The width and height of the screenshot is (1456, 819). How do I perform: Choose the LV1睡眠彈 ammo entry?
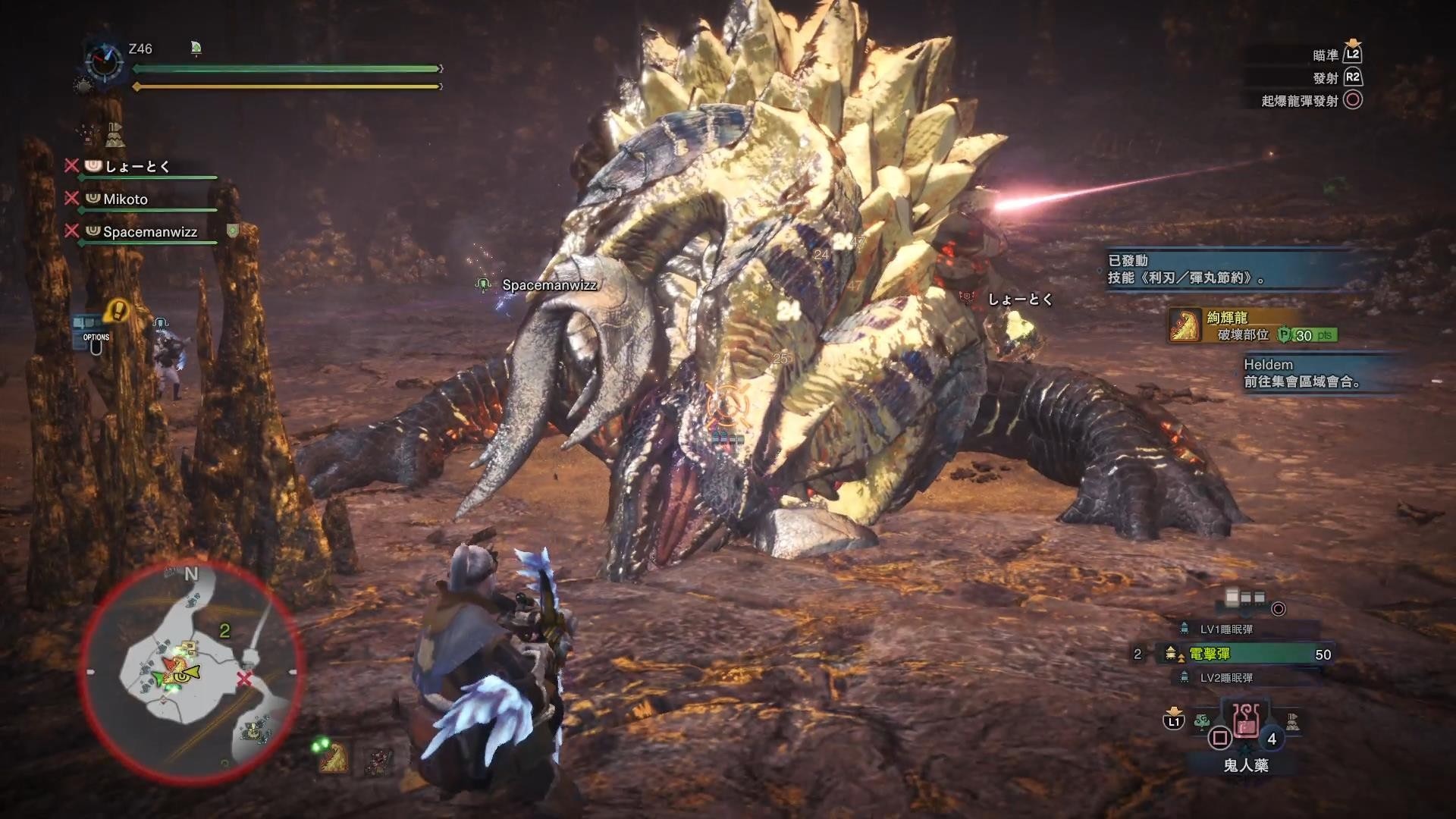tap(1226, 629)
